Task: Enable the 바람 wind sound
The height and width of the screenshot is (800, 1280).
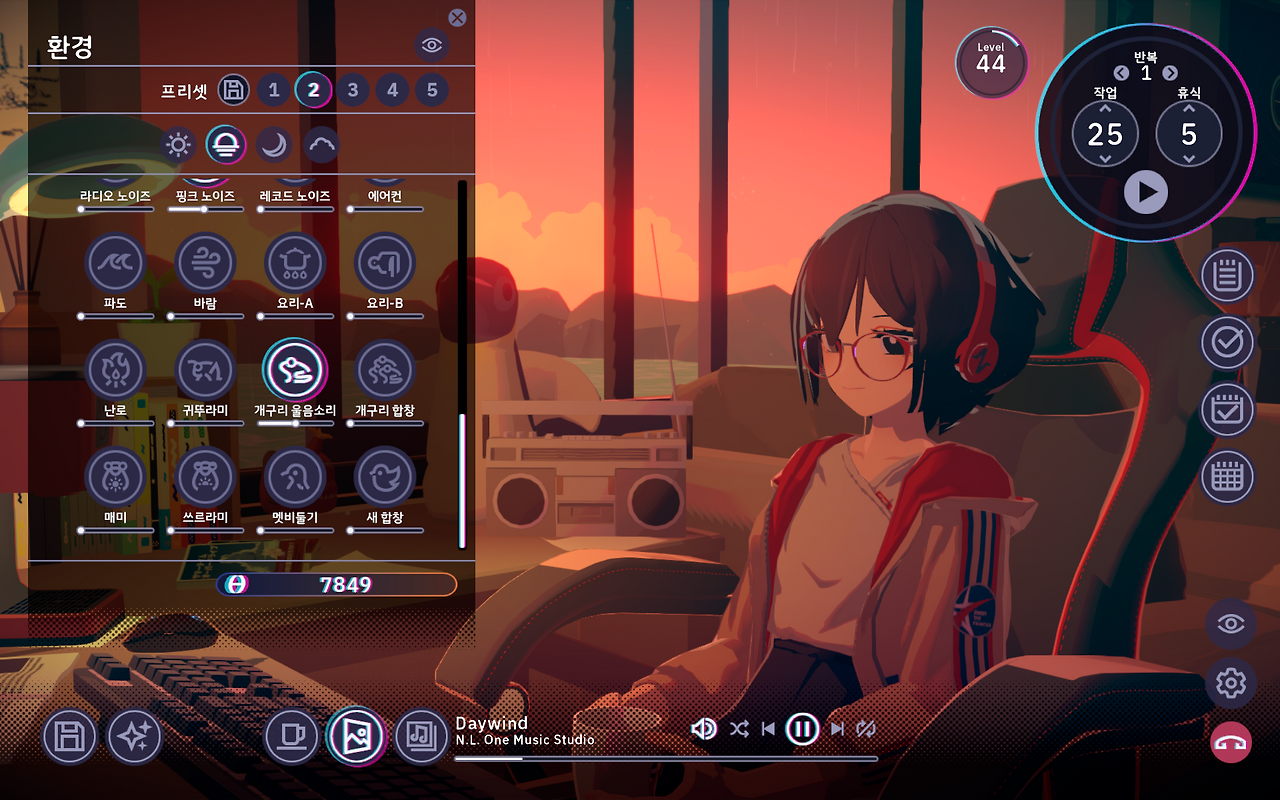Action: pyautogui.click(x=205, y=263)
